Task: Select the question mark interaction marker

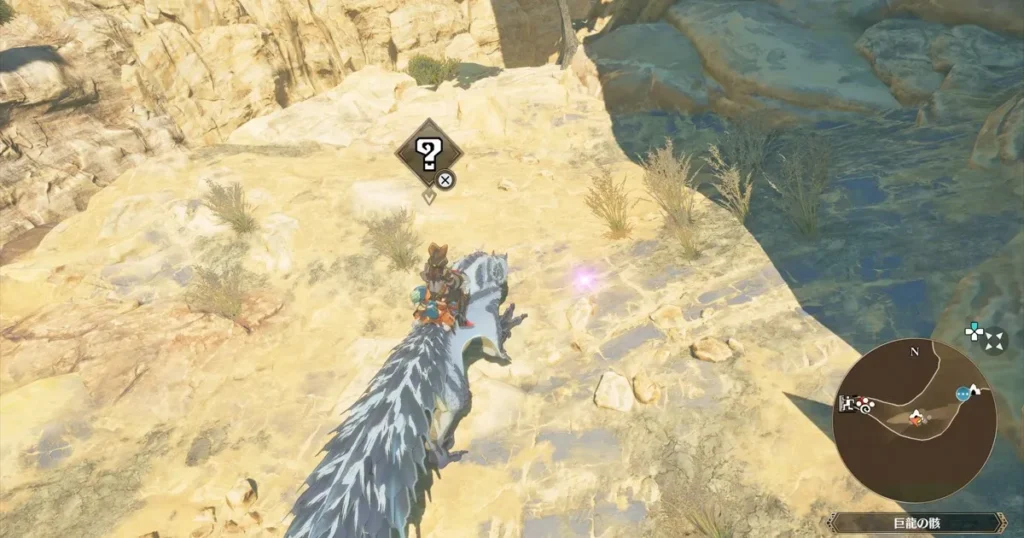Action: click(428, 153)
